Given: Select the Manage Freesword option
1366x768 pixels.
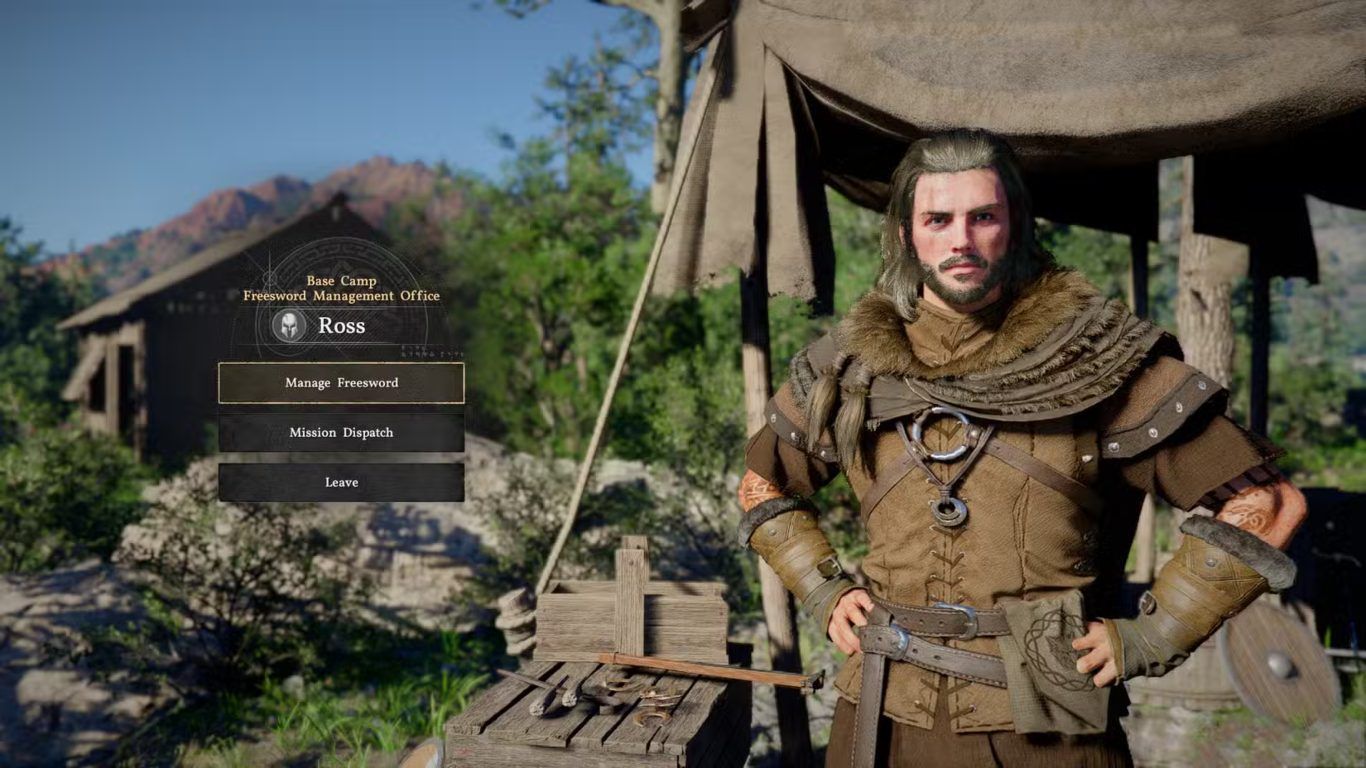Looking at the screenshot, I should coord(341,383).
